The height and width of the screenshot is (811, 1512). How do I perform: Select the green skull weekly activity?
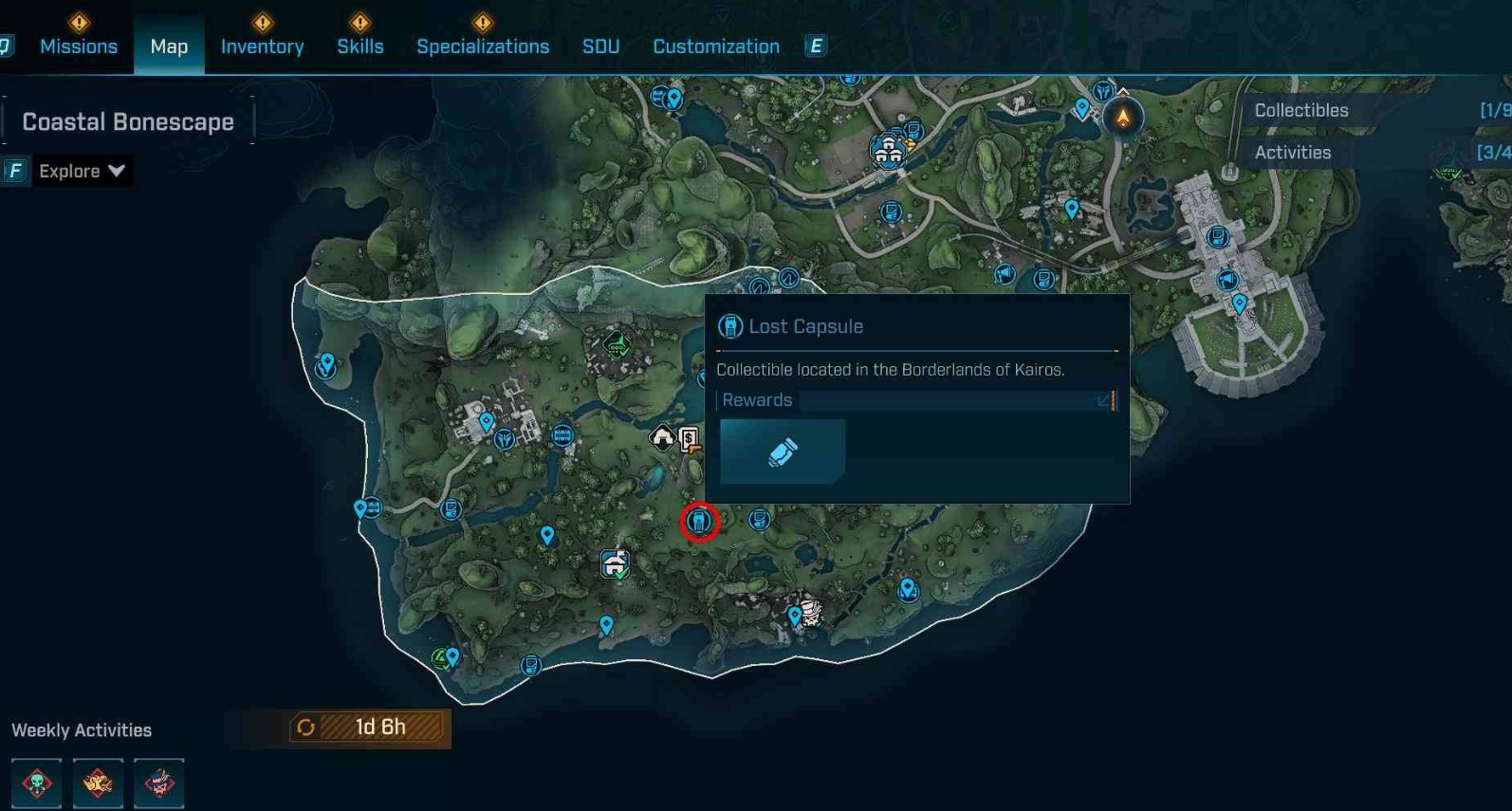[x=37, y=783]
